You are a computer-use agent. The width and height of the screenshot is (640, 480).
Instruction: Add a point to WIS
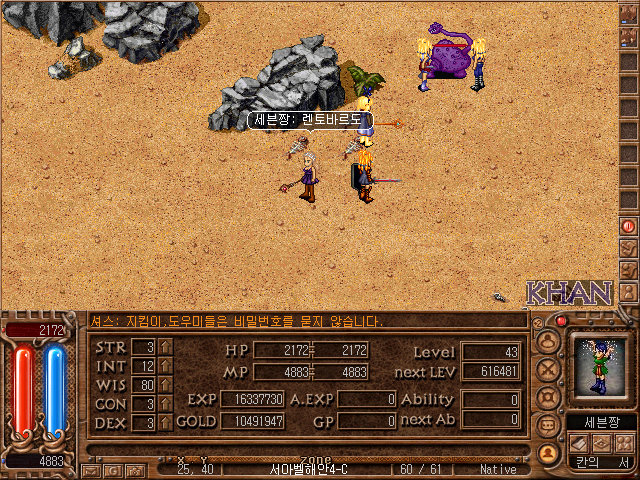click(x=166, y=385)
